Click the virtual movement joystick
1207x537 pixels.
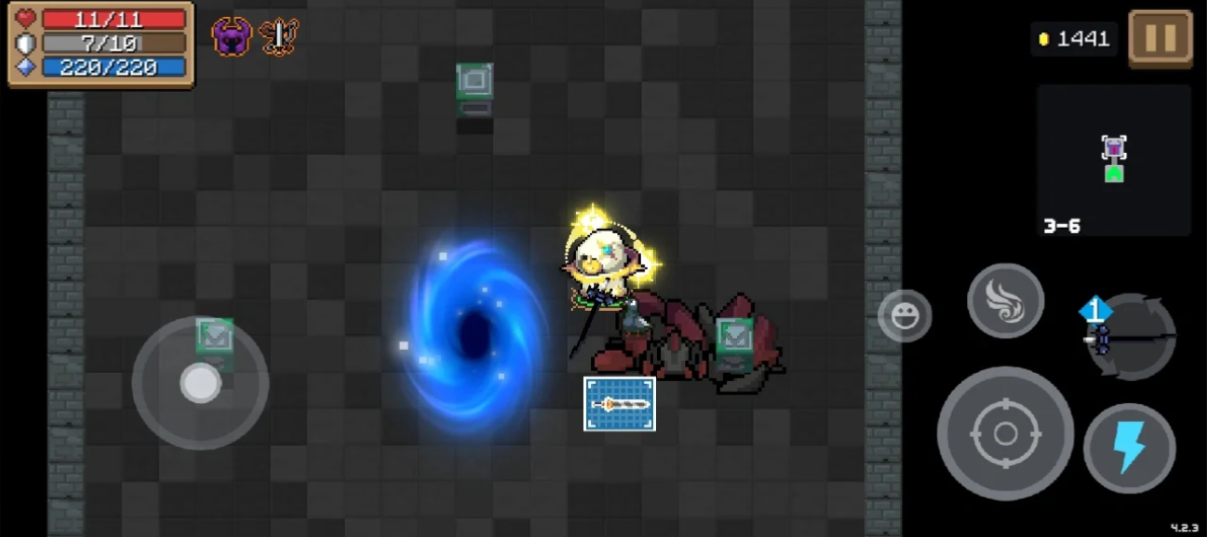click(200, 383)
